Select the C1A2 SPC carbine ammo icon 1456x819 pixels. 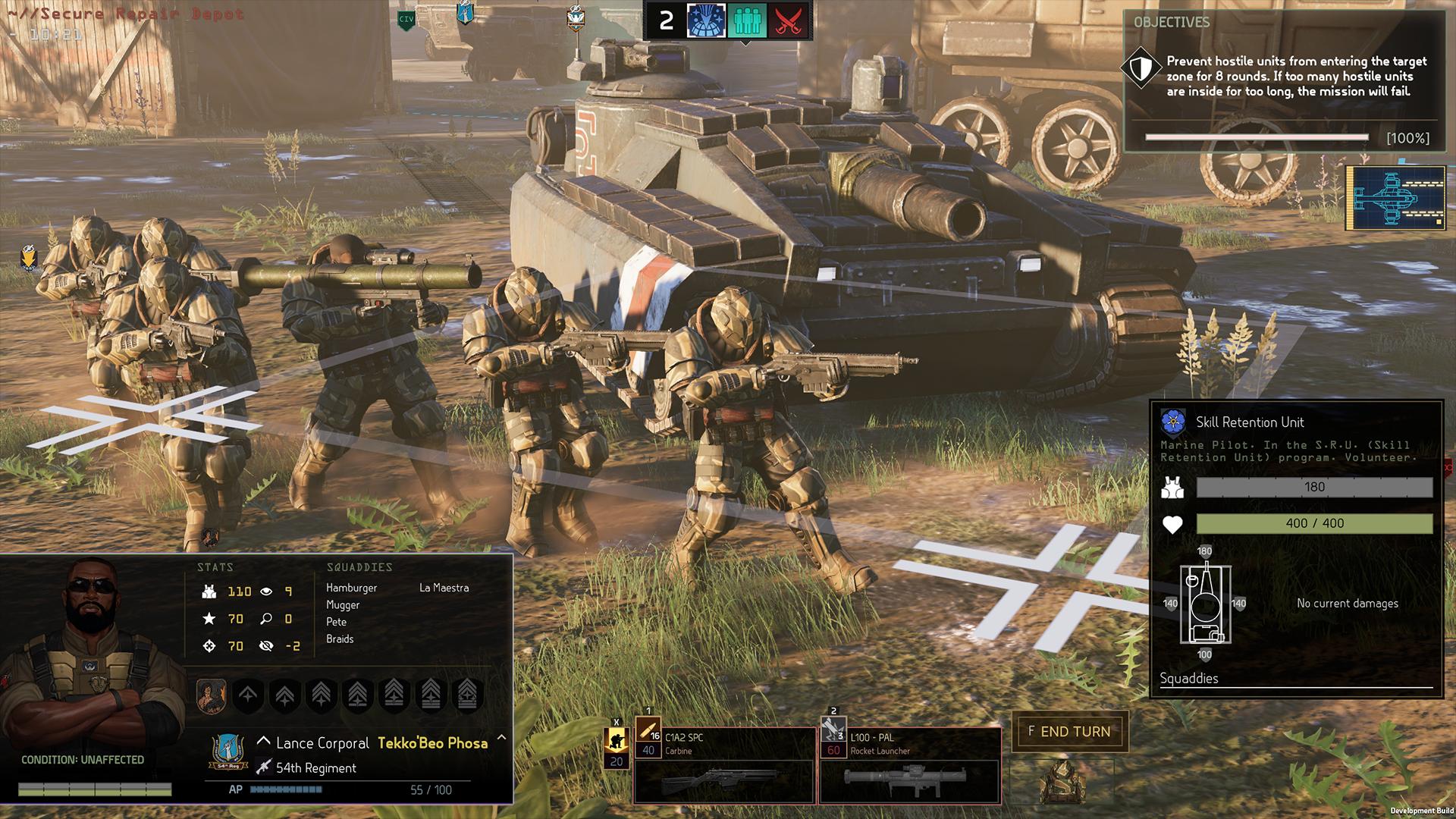click(650, 728)
